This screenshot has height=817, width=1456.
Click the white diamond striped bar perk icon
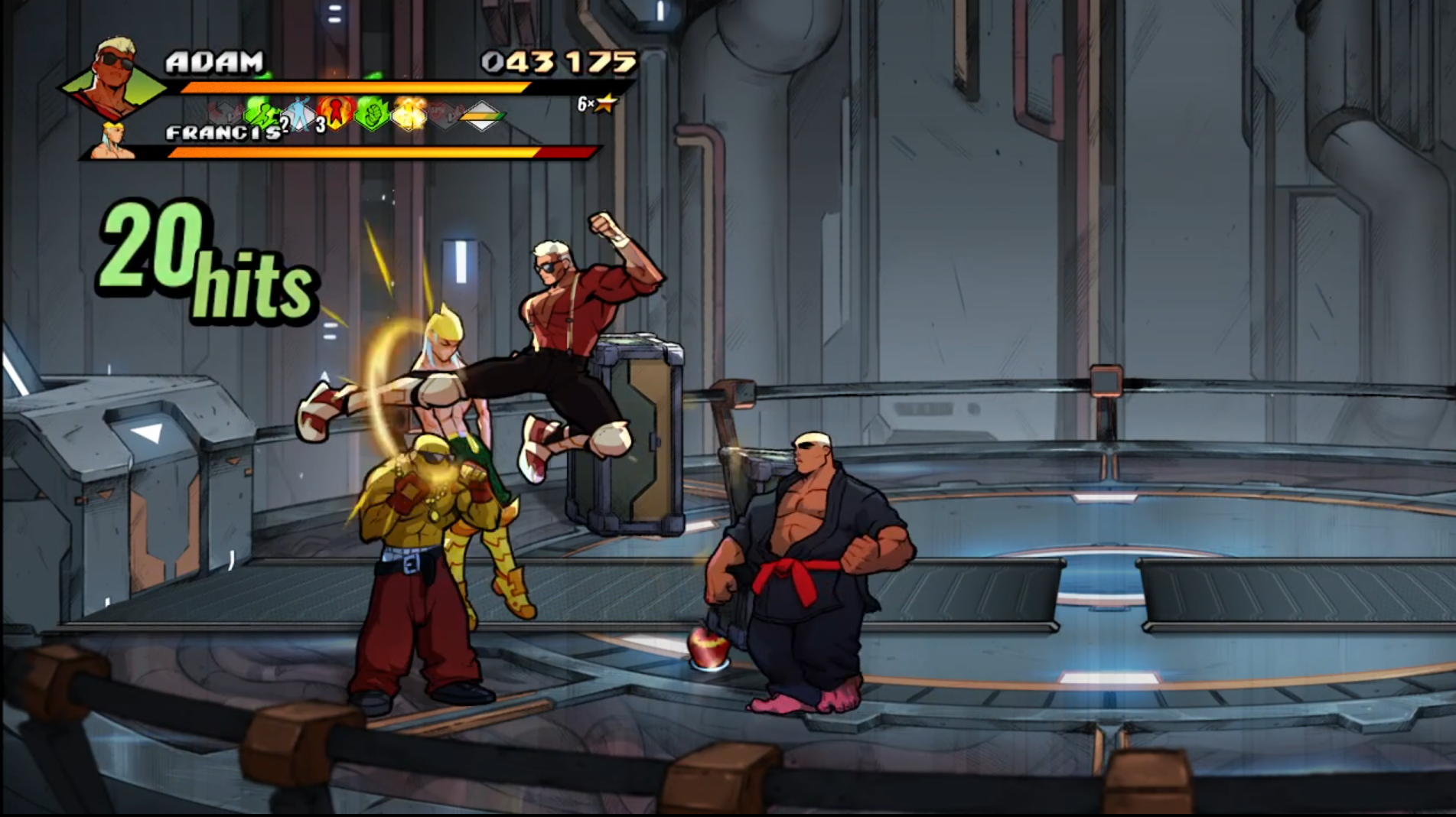482,116
